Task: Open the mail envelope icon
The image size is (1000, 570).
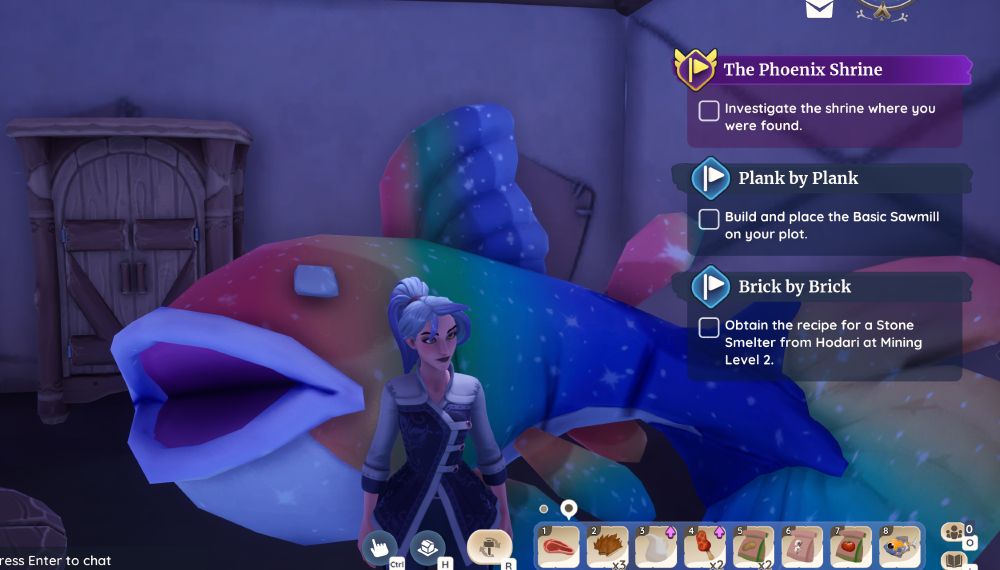Action: pos(819,8)
